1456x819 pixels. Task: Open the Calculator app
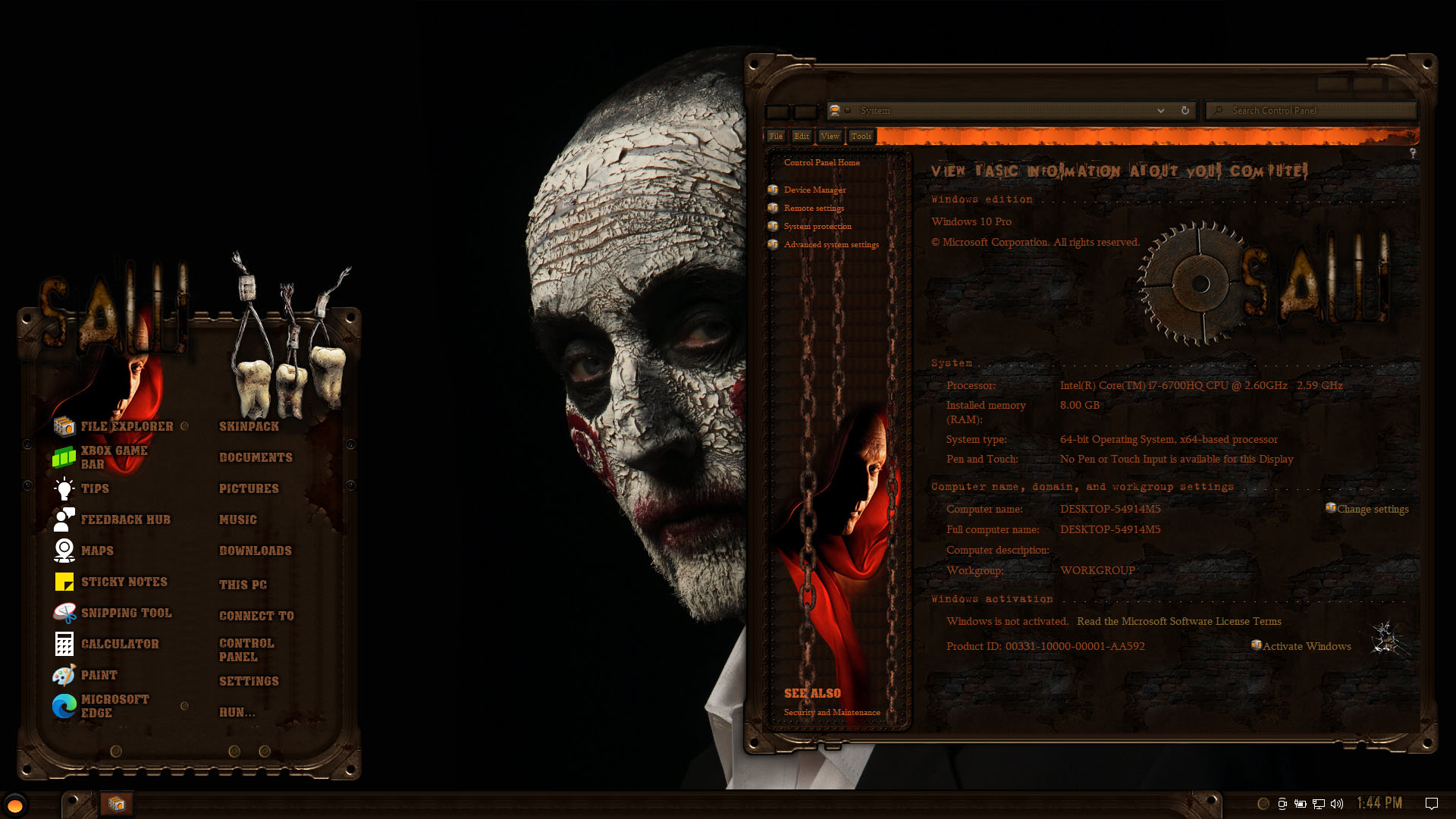pos(120,644)
